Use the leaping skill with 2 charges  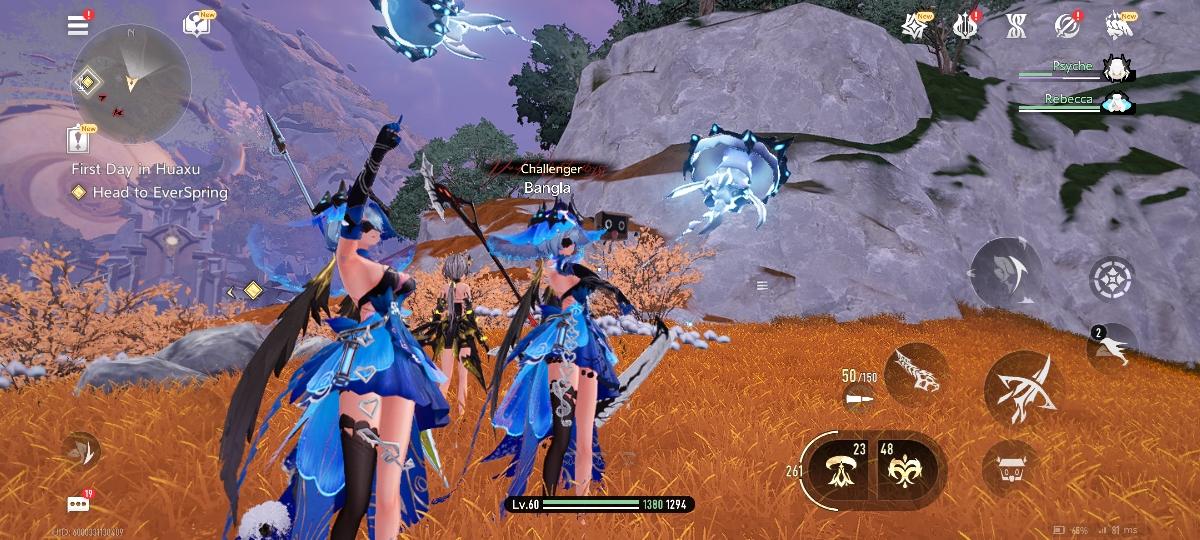1112,348
